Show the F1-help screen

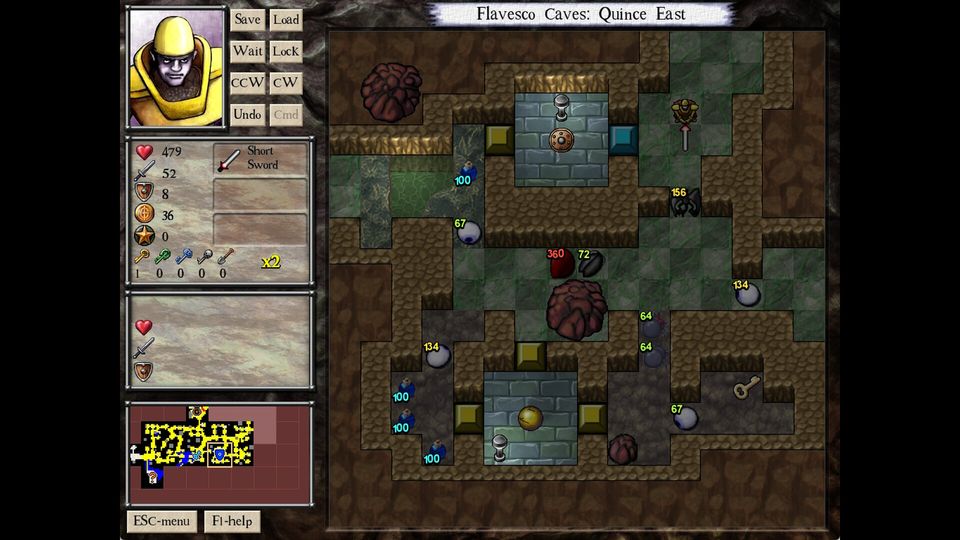click(232, 521)
